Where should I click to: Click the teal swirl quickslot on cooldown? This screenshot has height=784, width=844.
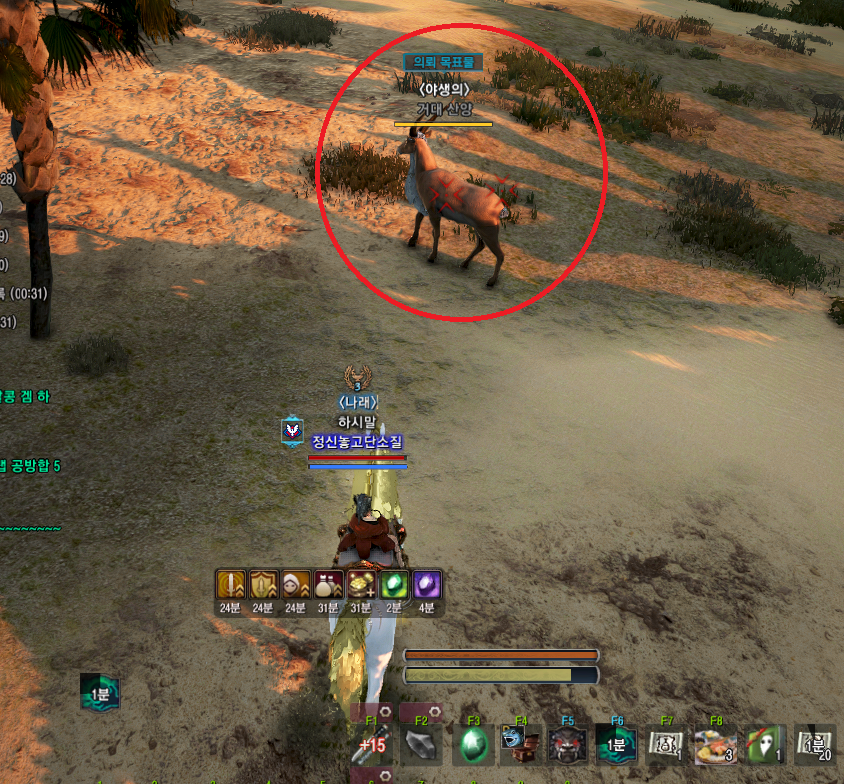point(617,745)
